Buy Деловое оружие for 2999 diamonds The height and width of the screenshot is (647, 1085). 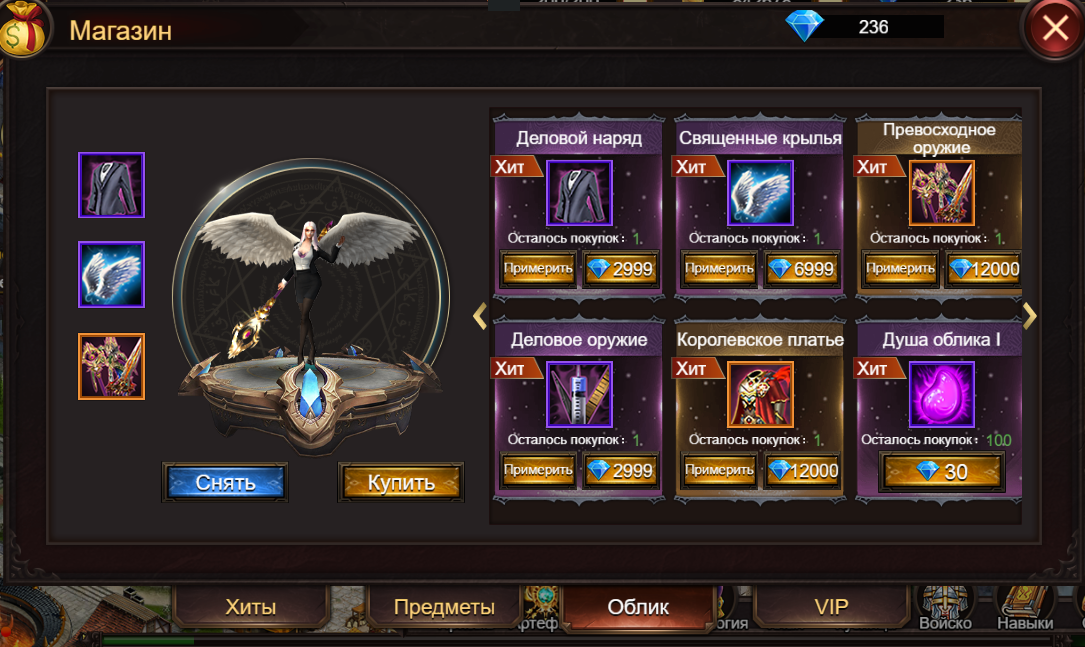[x=621, y=470]
